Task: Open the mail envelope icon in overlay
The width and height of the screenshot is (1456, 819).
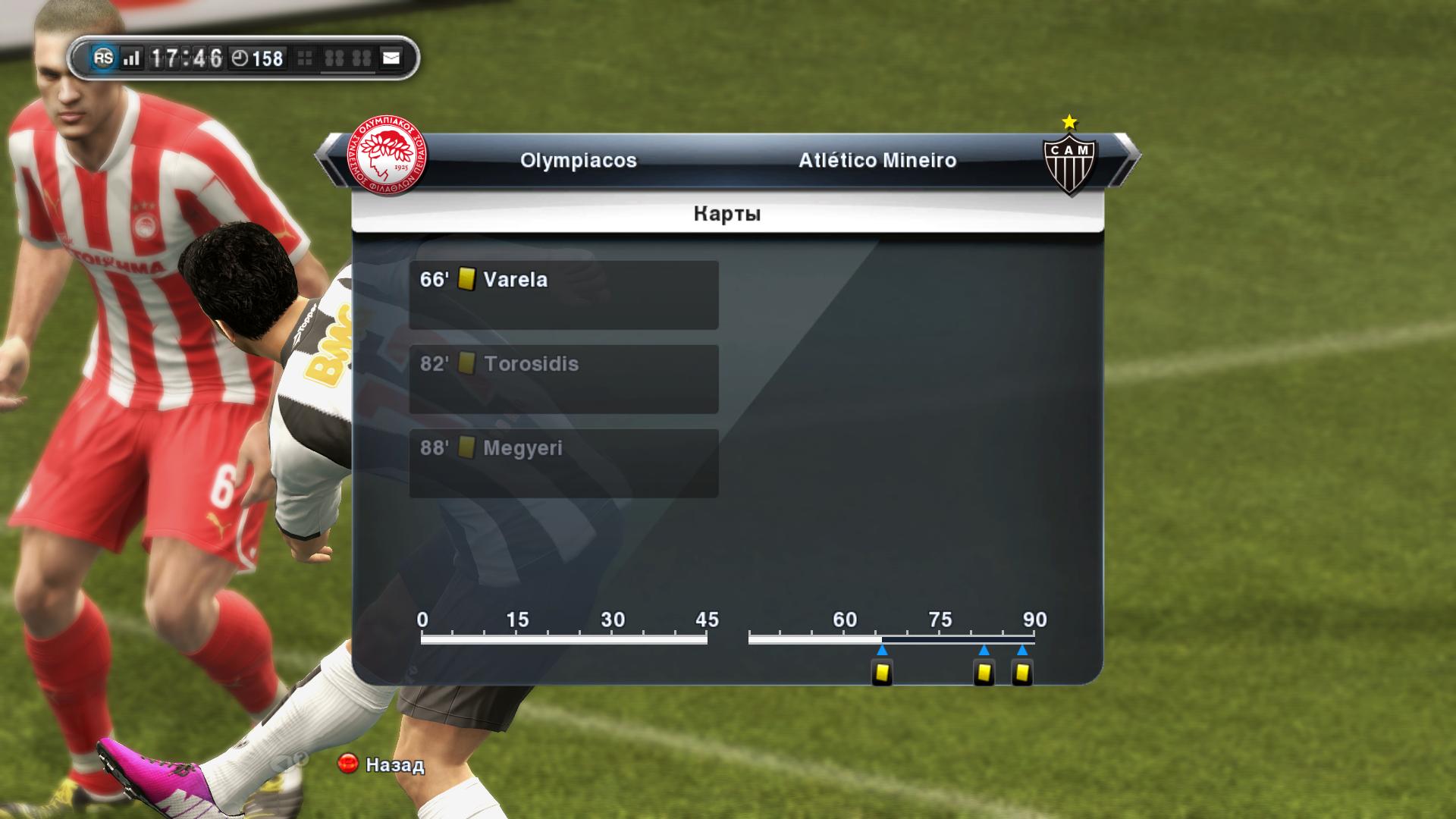Action: point(391,58)
